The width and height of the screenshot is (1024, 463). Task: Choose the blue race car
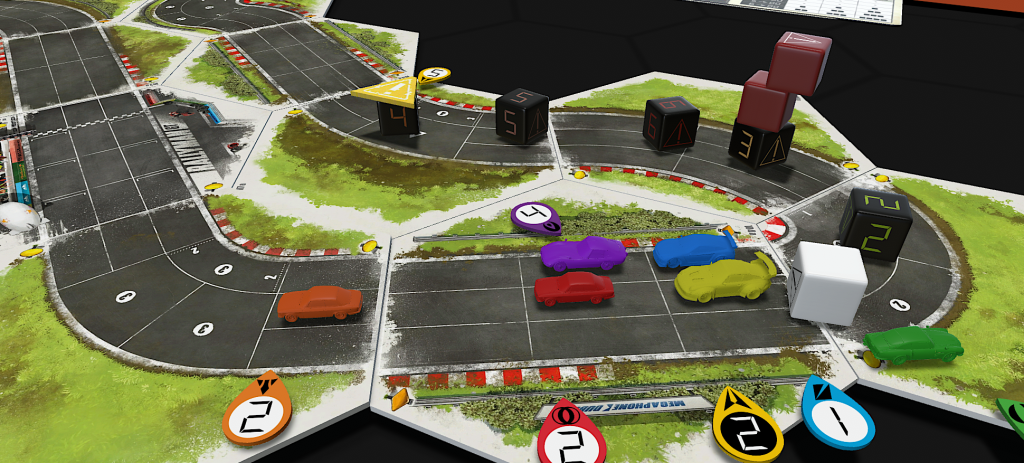coord(693,250)
